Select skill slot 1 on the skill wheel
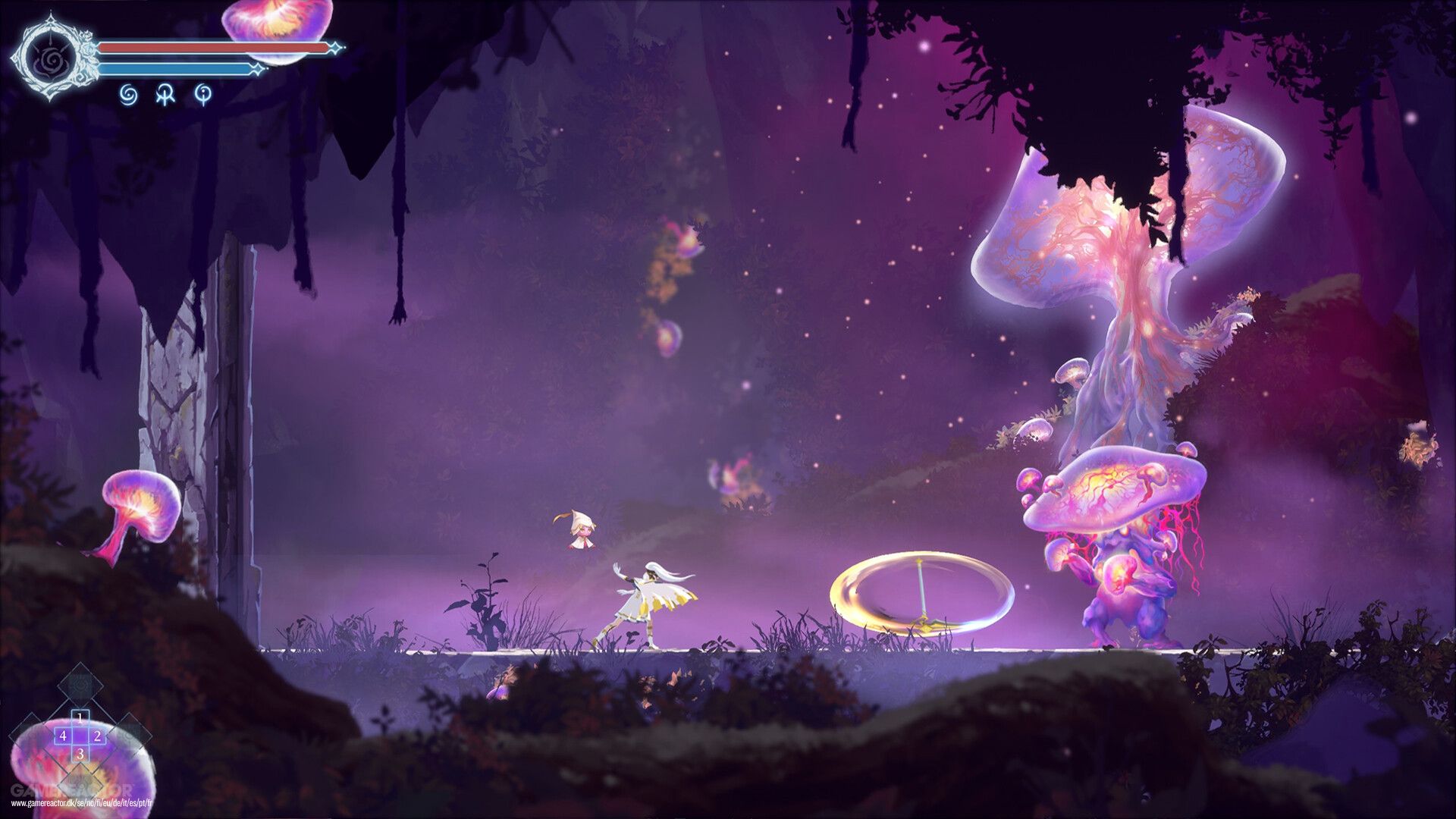 coord(80,717)
